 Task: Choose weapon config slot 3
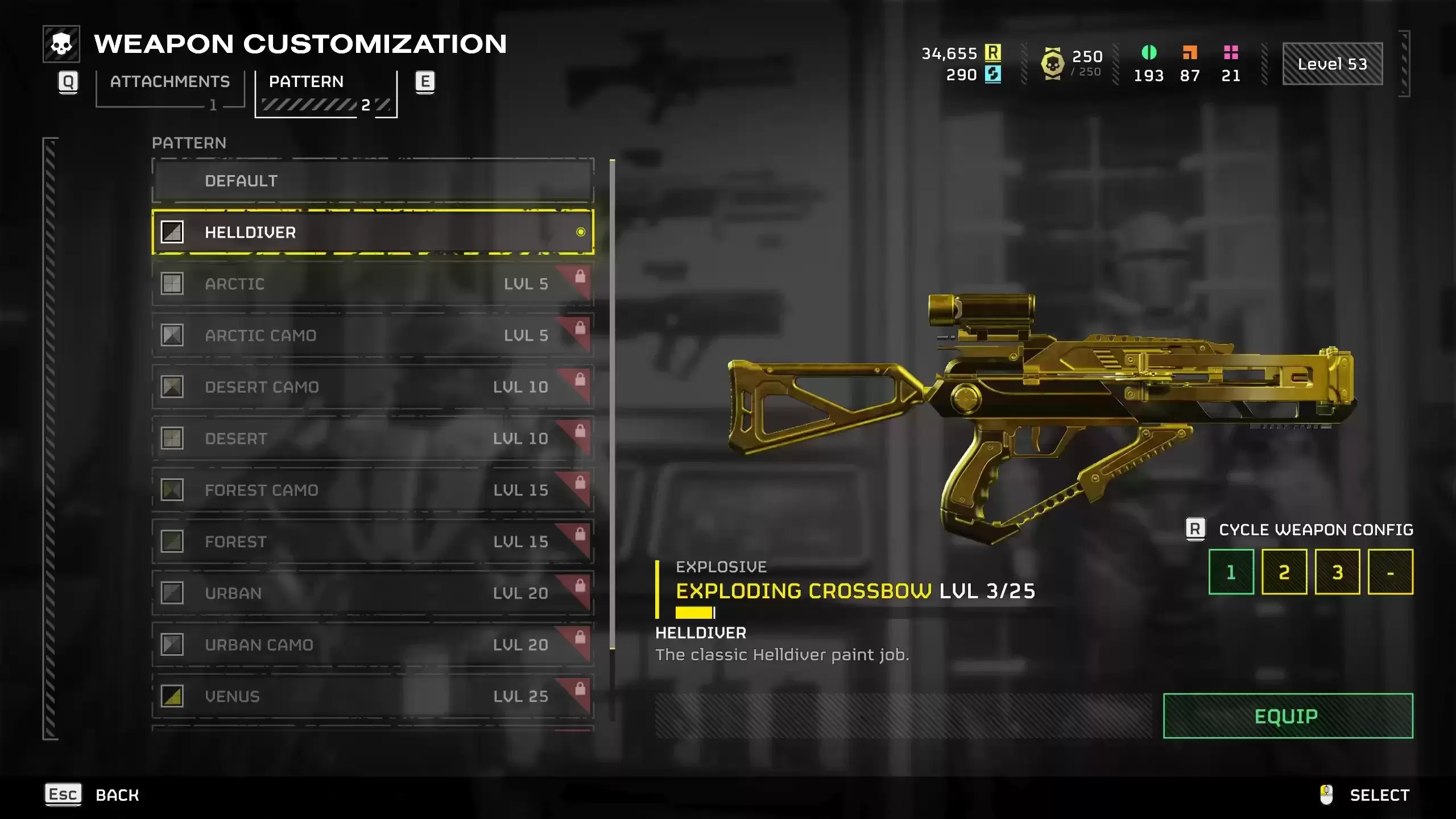tap(1337, 572)
